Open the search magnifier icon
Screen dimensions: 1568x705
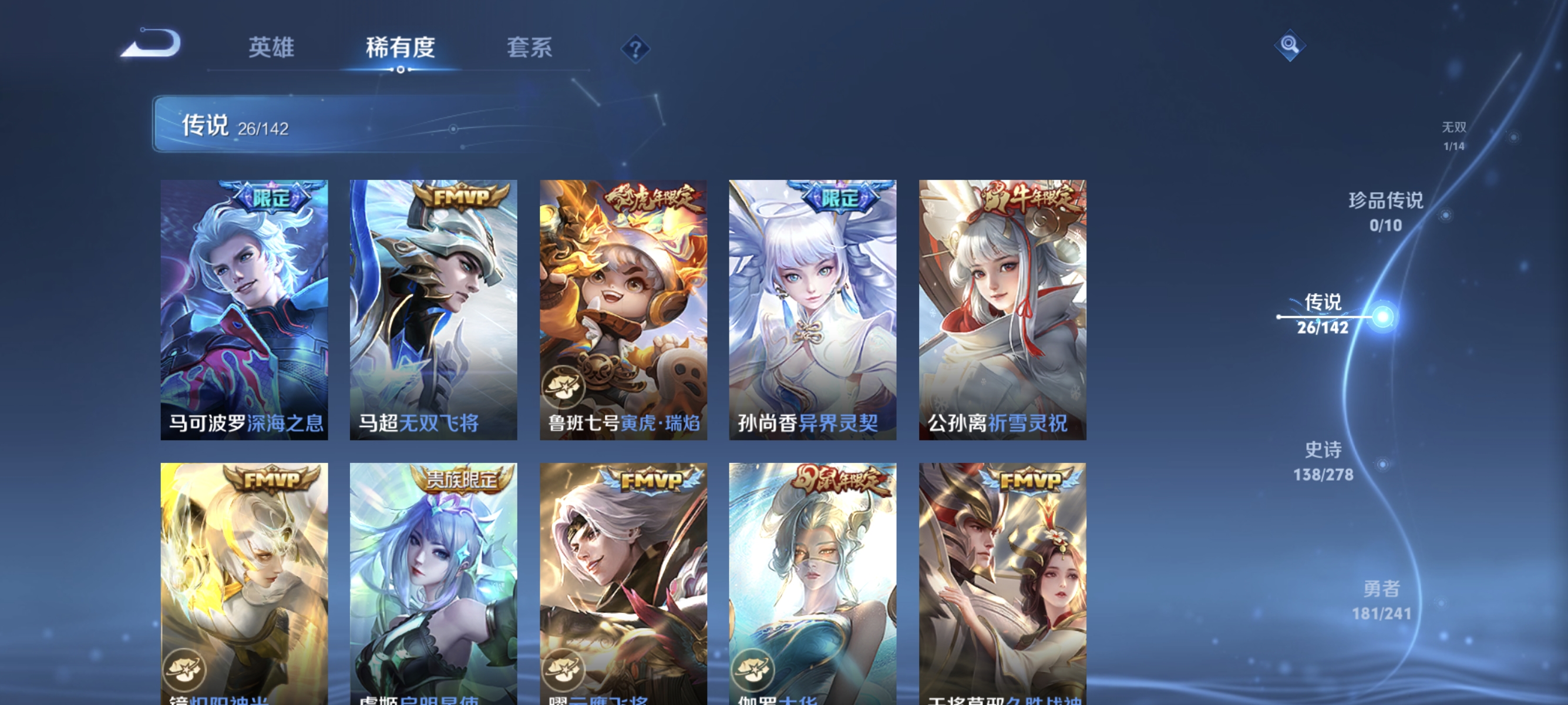(x=1291, y=45)
